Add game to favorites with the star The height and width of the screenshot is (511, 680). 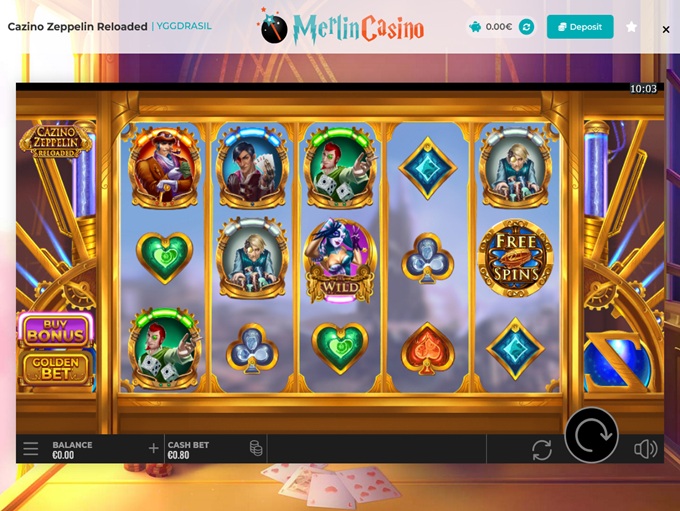click(x=631, y=27)
